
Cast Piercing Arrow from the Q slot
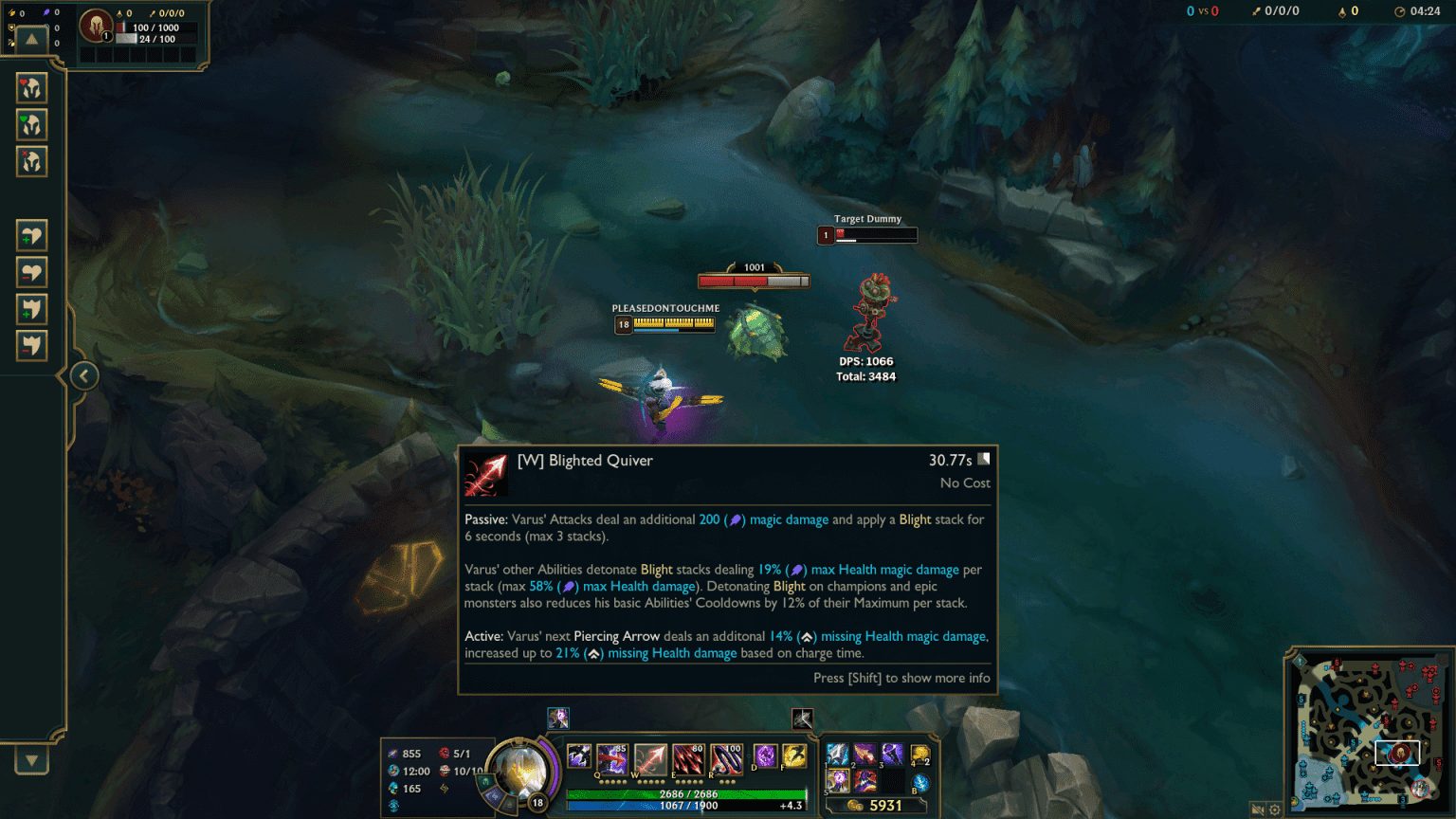pyautogui.click(x=611, y=757)
